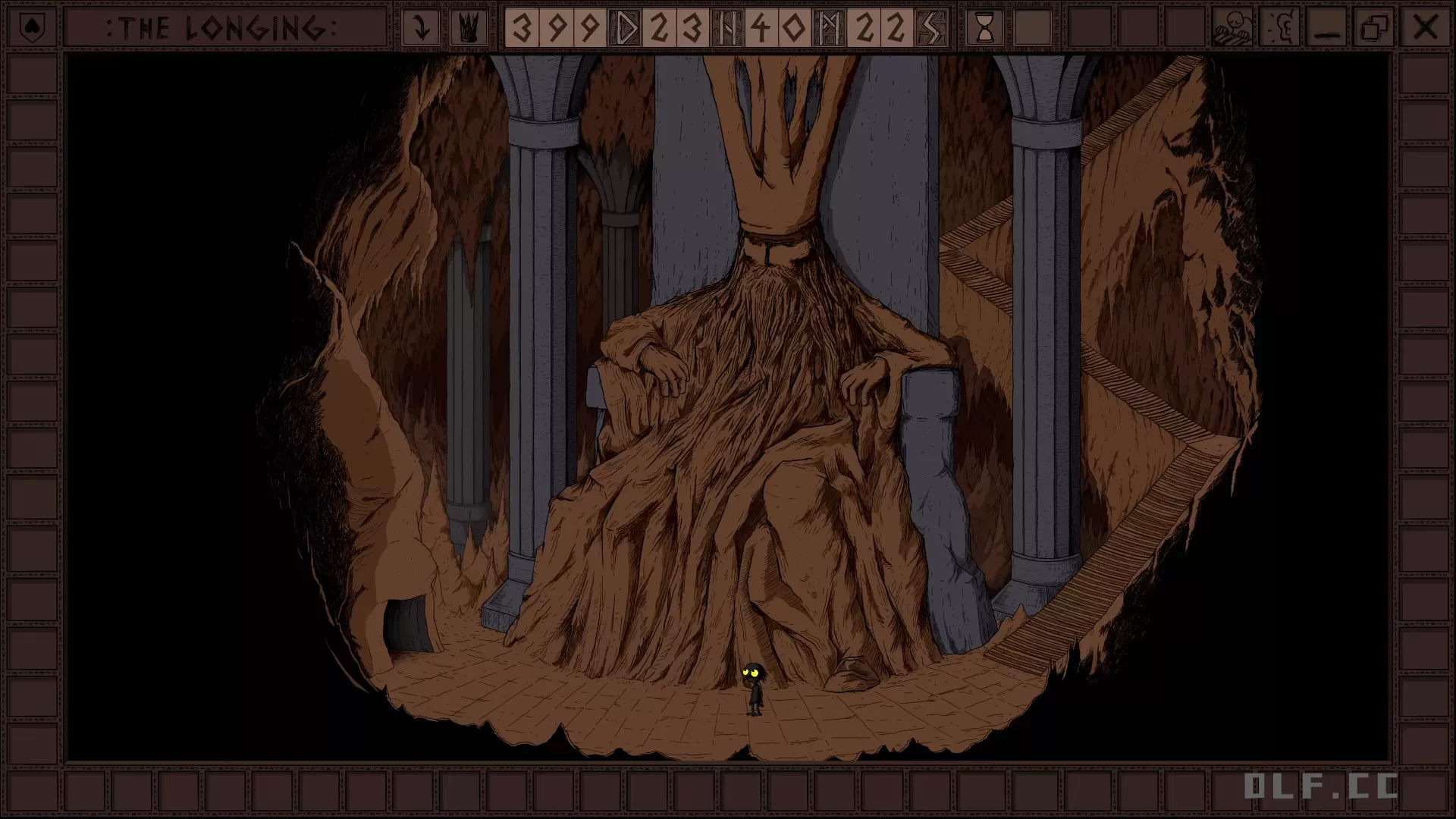The height and width of the screenshot is (819, 1456).
Task: Open the curved down-arrow button
Action: pyautogui.click(x=420, y=28)
